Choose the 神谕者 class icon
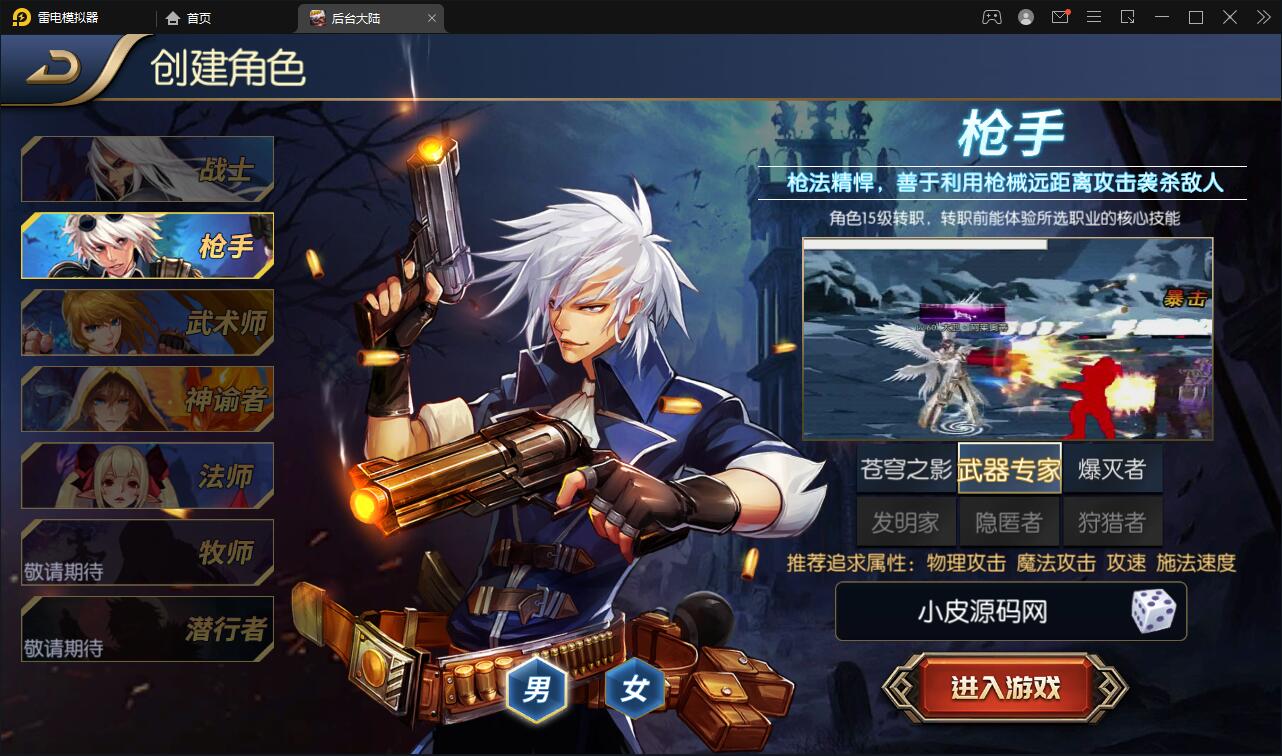This screenshot has width=1282, height=756. coord(146,398)
